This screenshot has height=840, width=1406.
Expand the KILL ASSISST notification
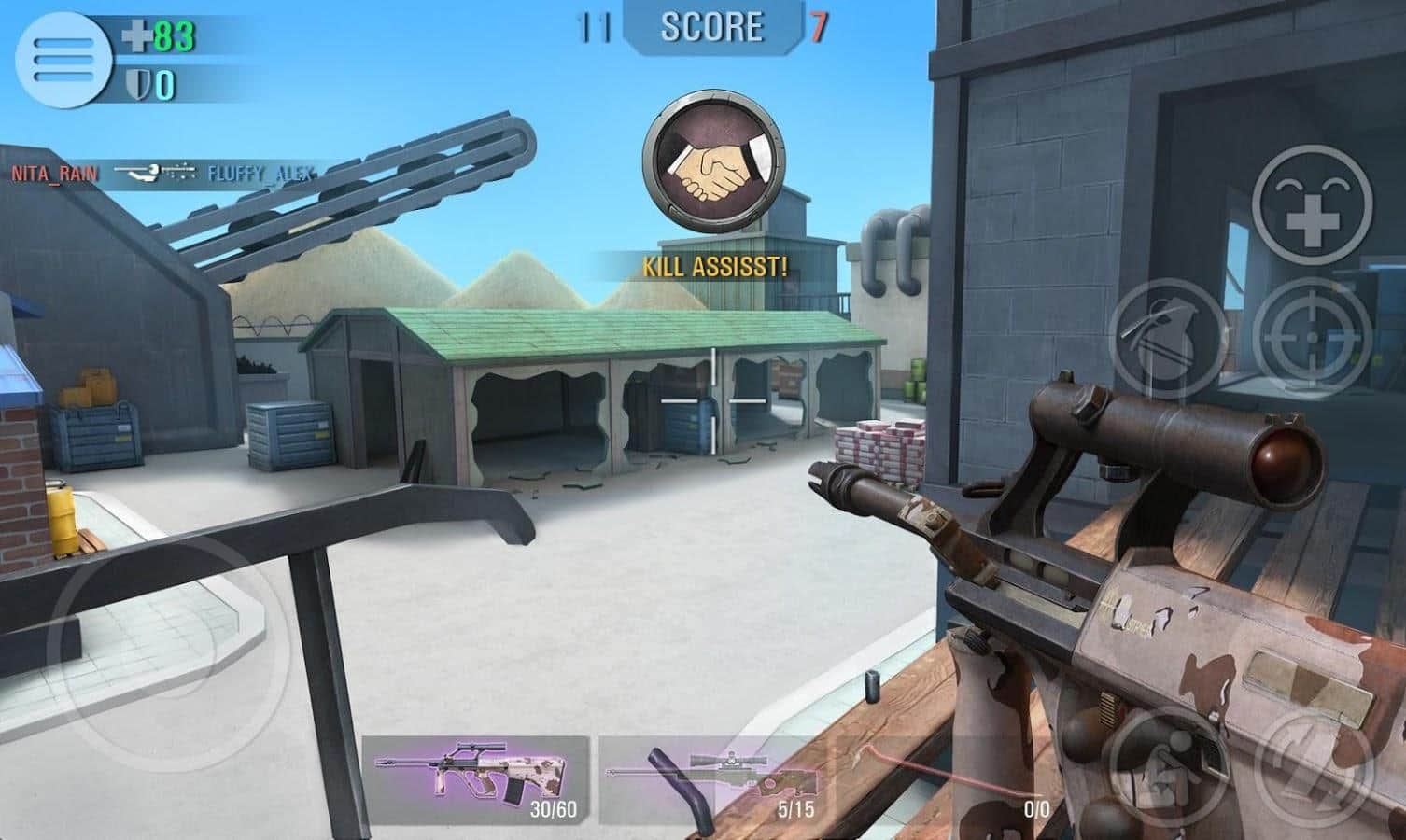712,269
